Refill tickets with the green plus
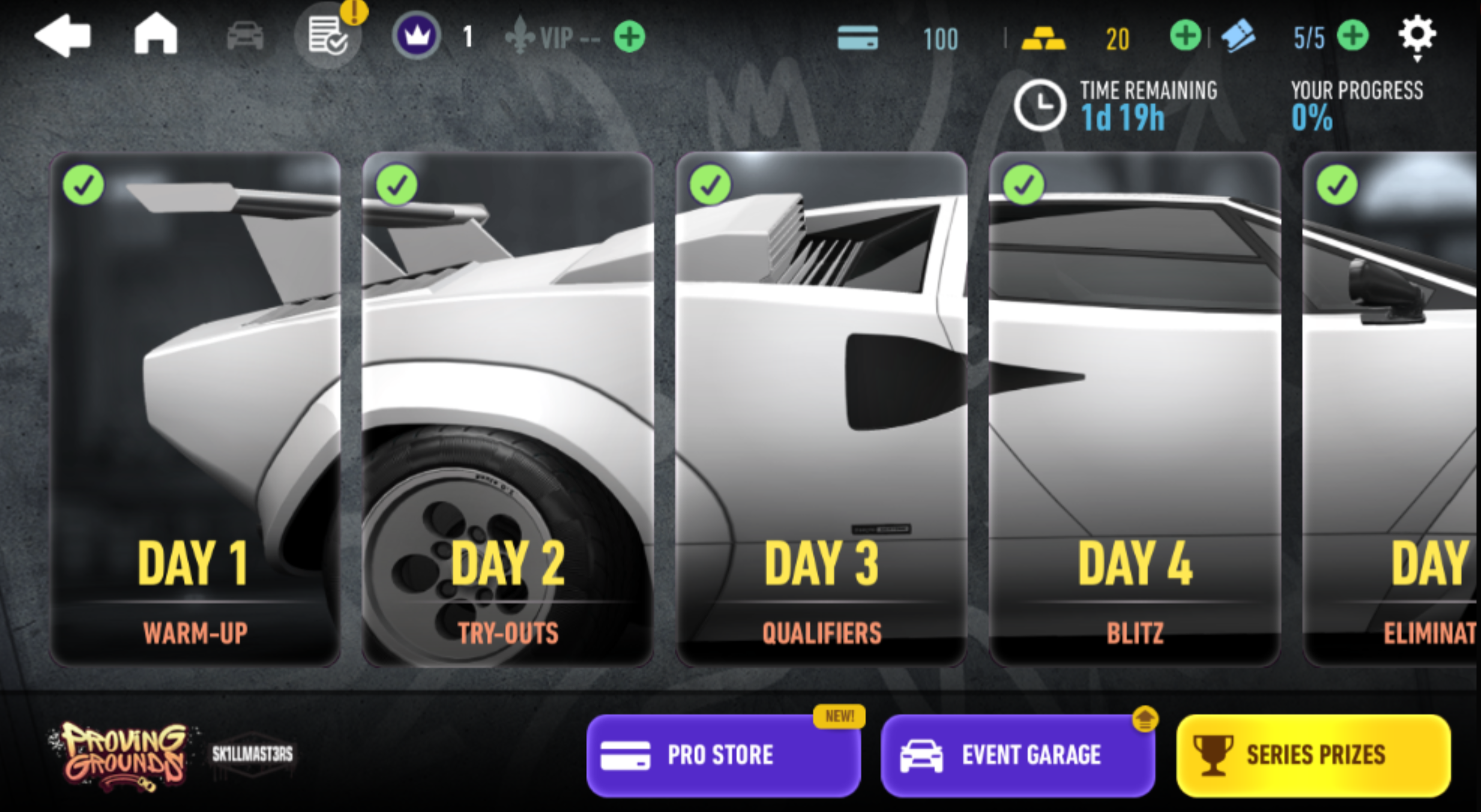 pyautogui.click(x=1353, y=36)
